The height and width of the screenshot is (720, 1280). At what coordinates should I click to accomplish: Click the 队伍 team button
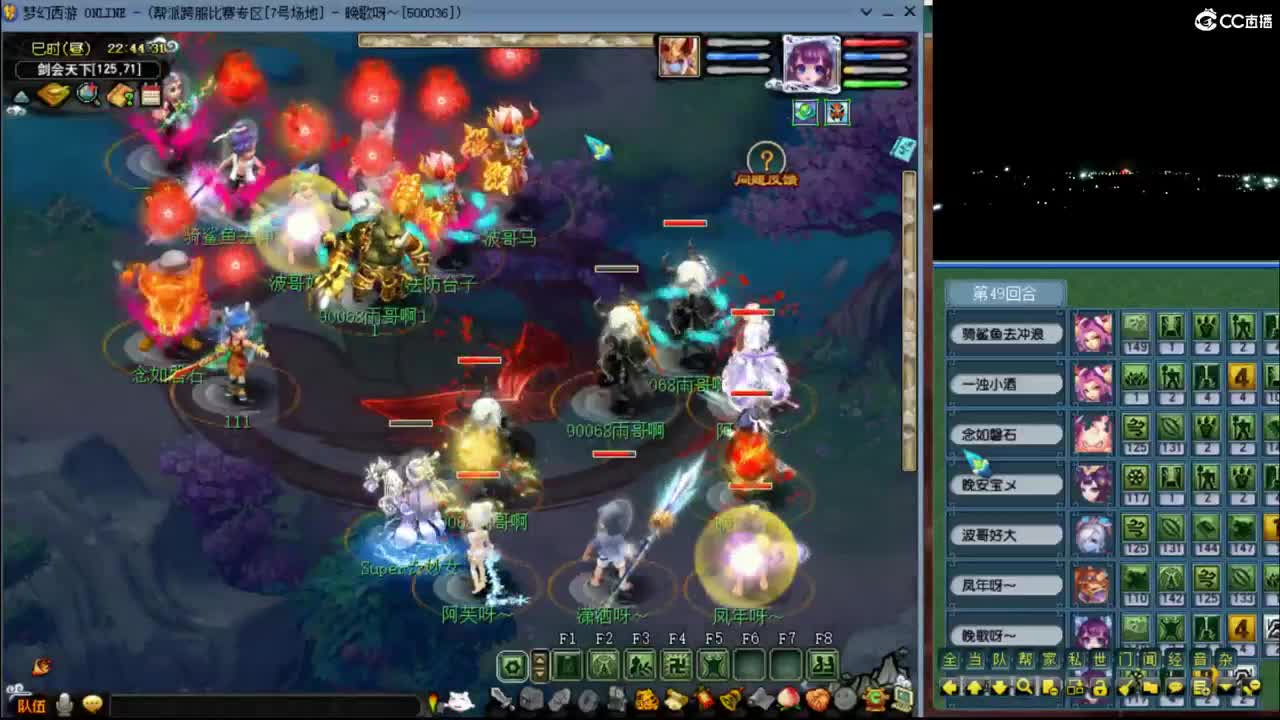33,704
